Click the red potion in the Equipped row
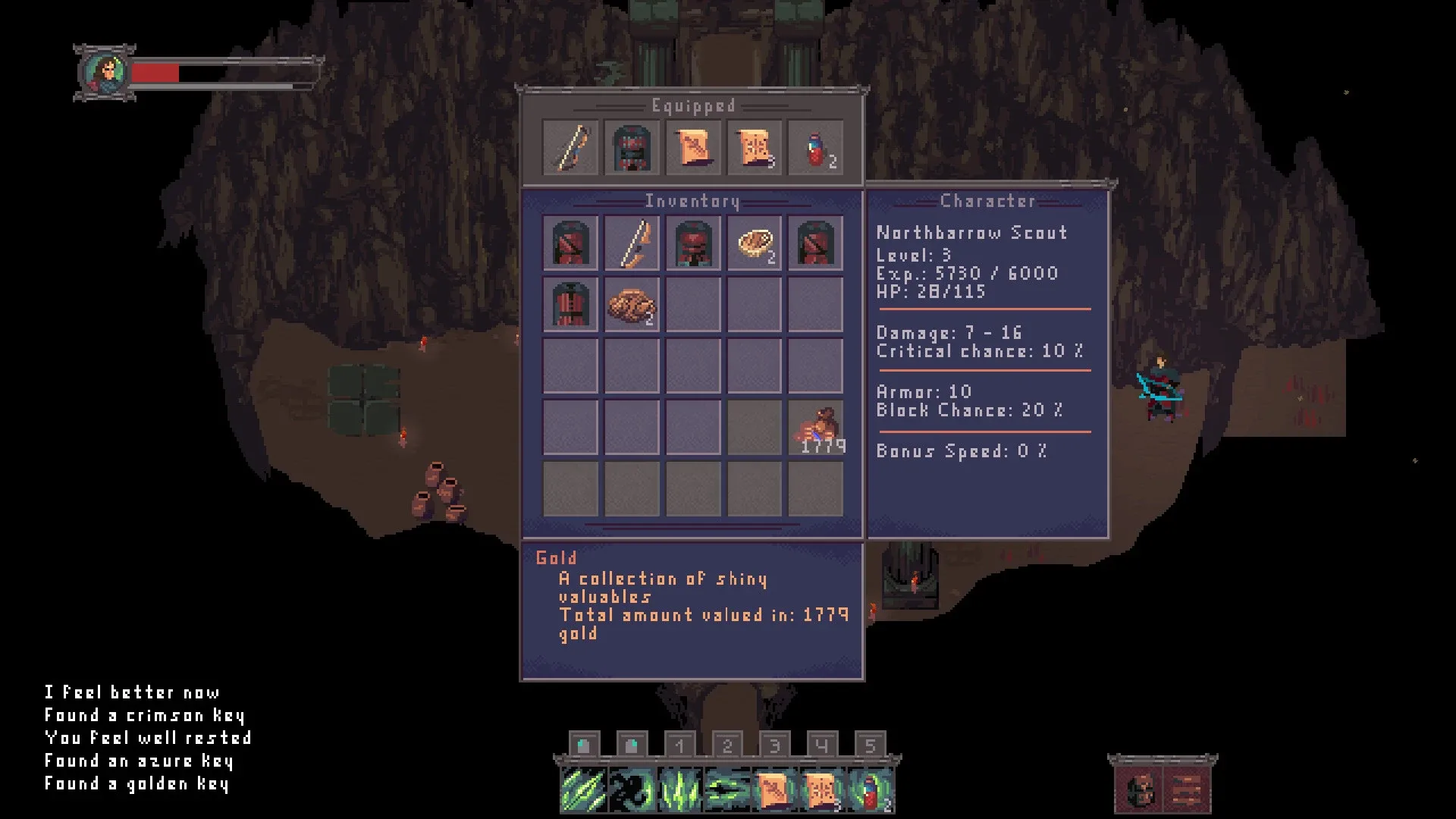 (815, 147)
